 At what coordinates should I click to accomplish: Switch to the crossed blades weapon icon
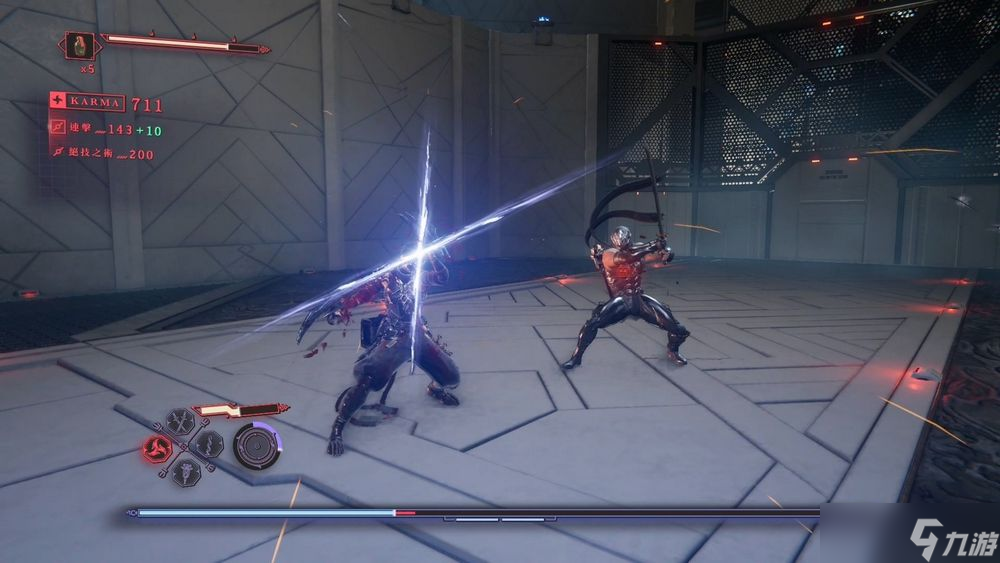tap(182, 421)
